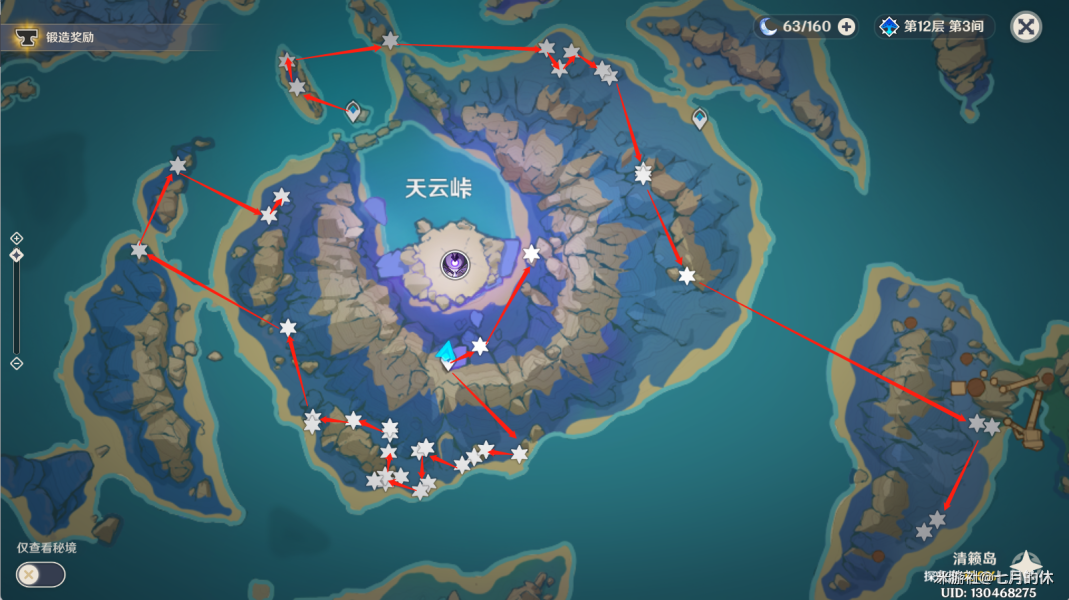Viewport: 1069px width, 600px height.
Task: Select the cyan player location arrow
Action: 446,352
